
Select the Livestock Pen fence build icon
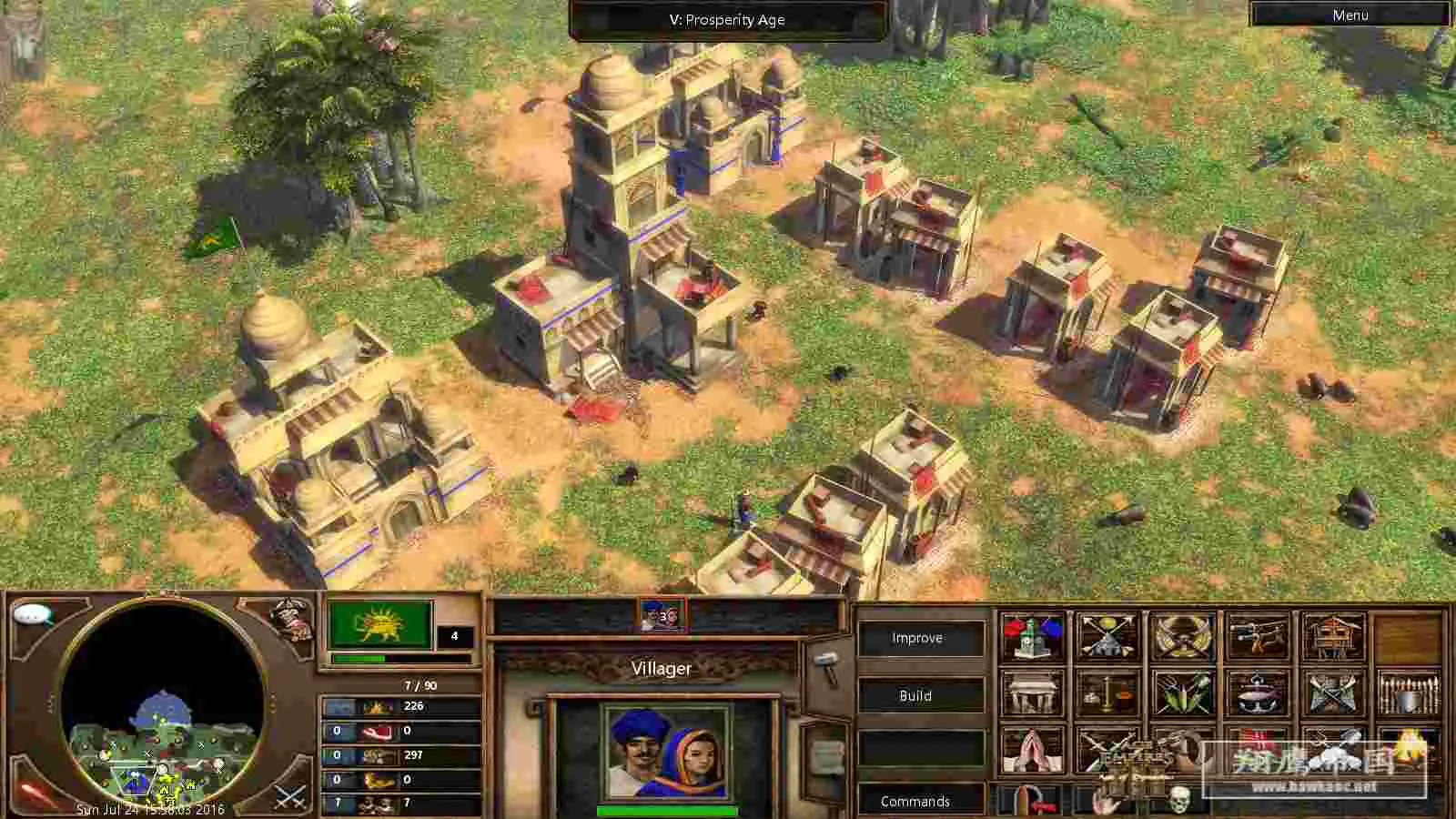click(1410, 693)
